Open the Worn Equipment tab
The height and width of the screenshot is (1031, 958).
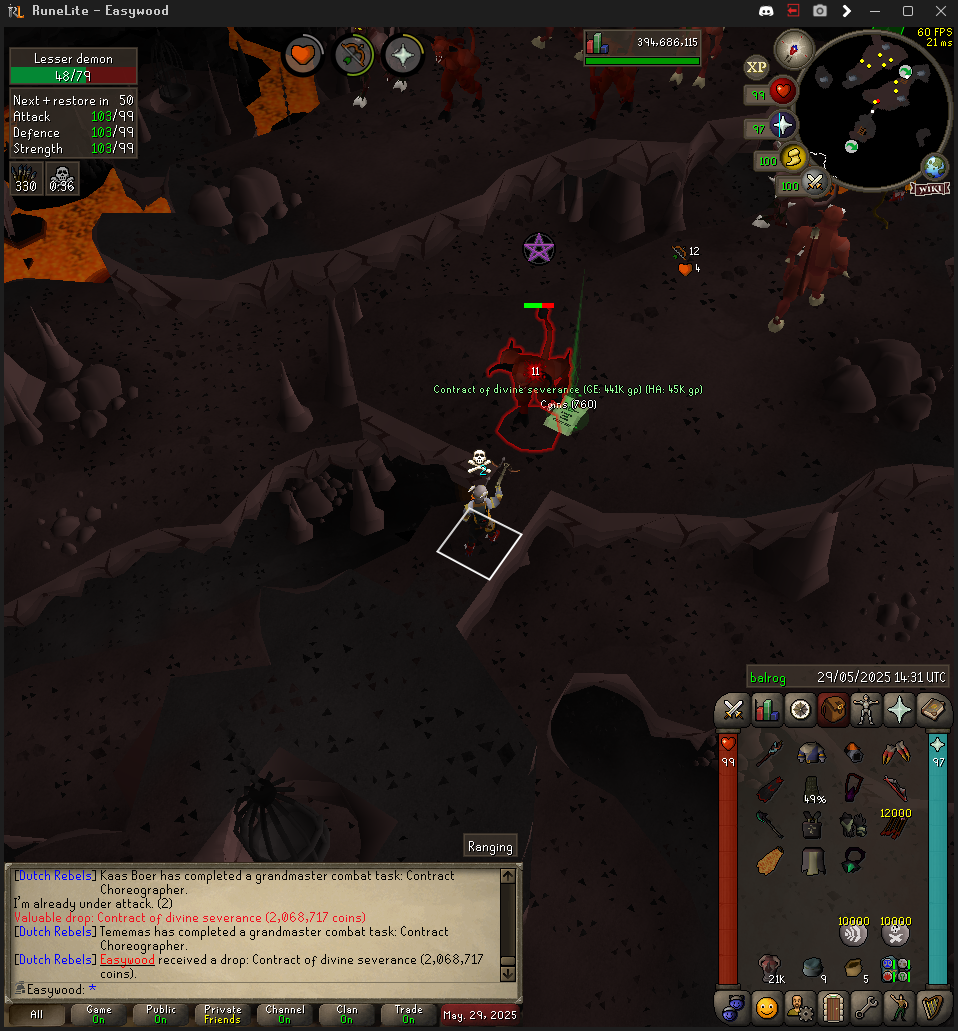coord(866,710)
